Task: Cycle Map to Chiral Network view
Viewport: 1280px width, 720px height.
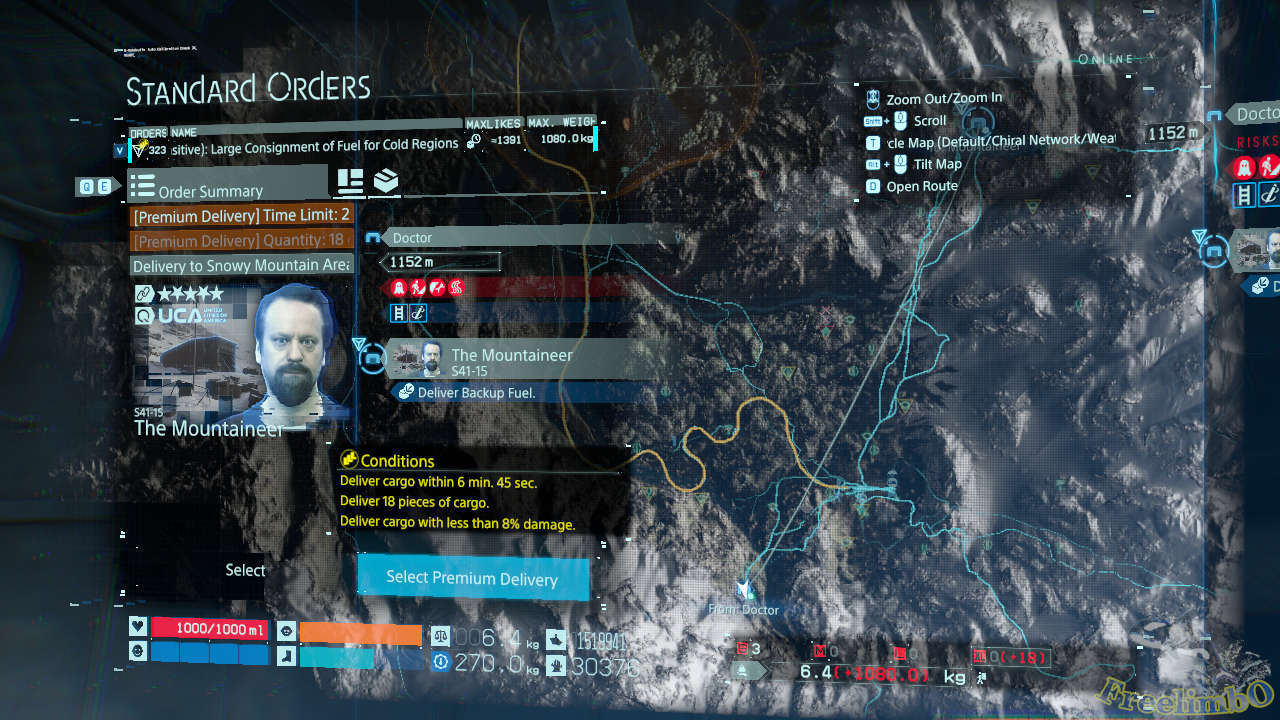Action: 875,141
